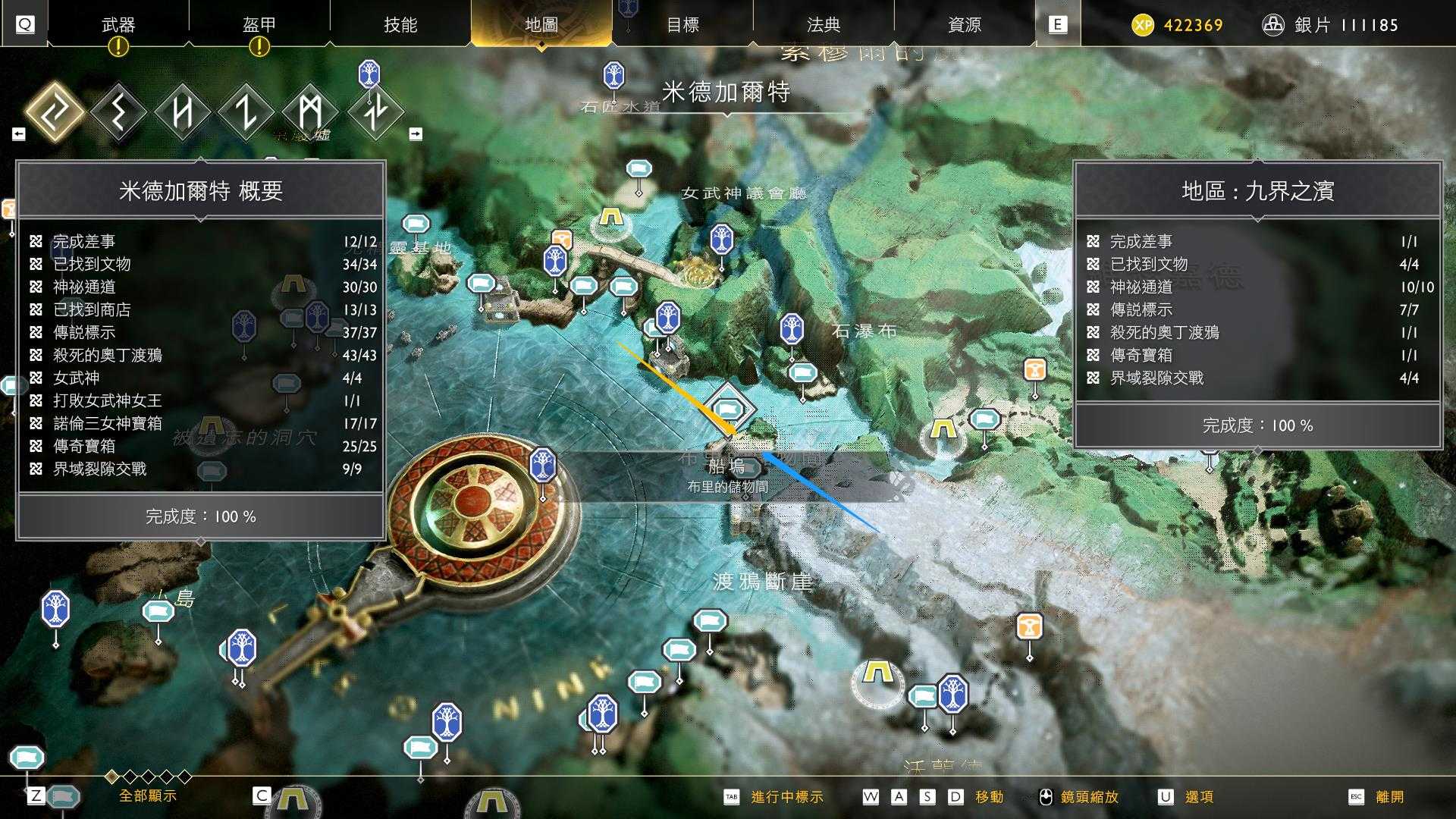
Task: Click the 進行中標示 control near TAB key
Action: [x=785, y=797]
